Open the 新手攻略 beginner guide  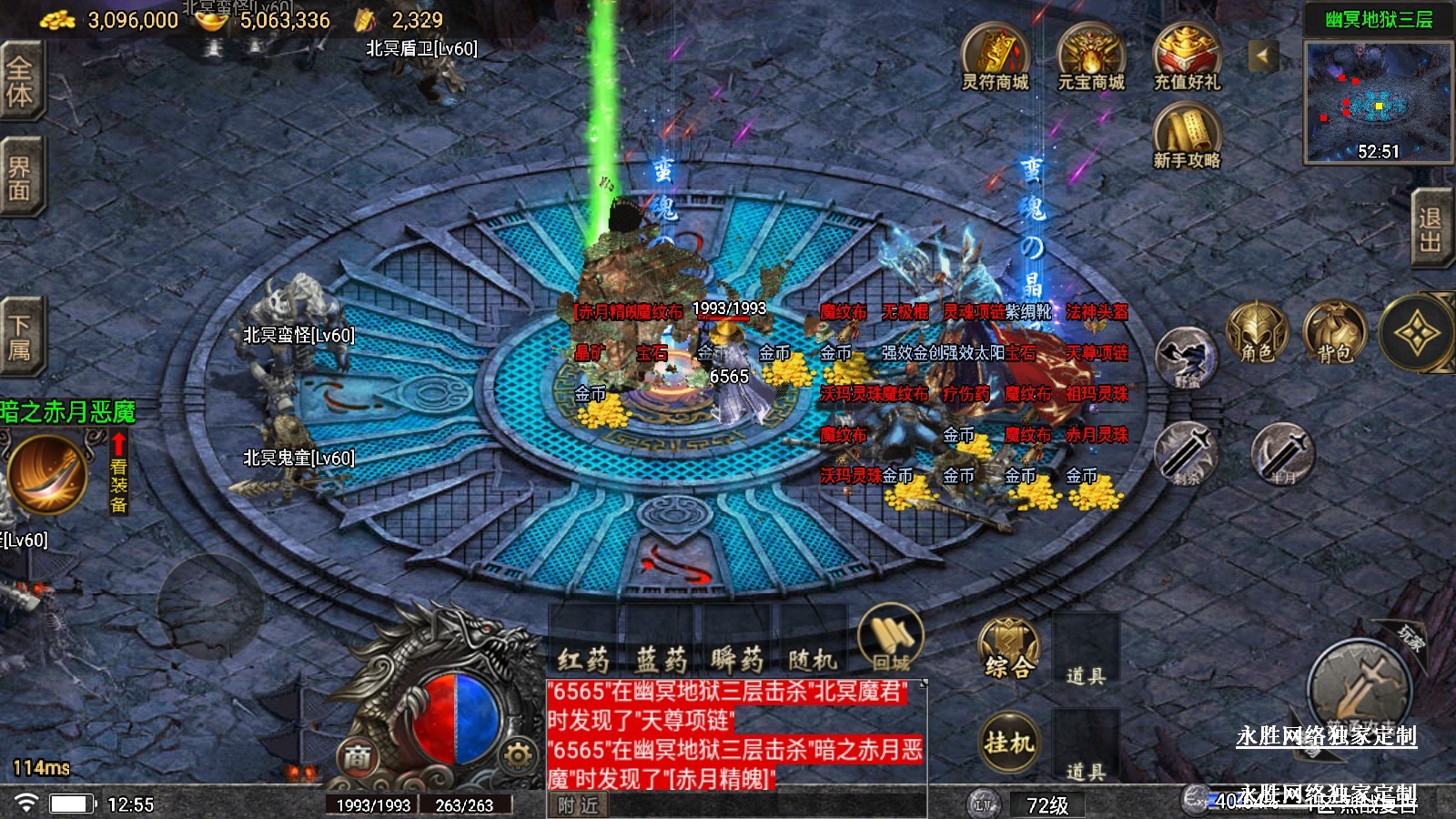point(1187,135)
